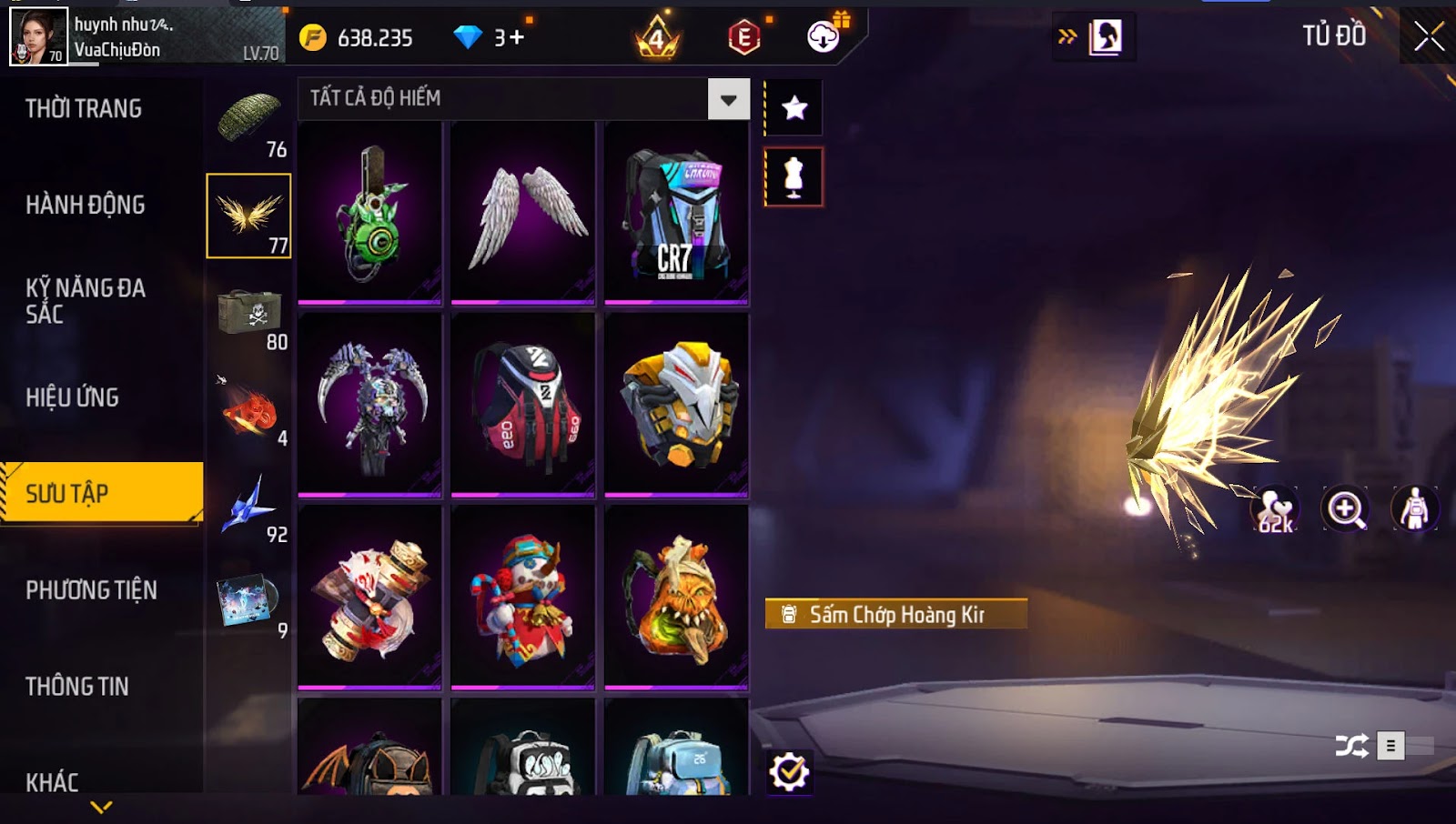Open the player profile avatar

click(38, 36)
